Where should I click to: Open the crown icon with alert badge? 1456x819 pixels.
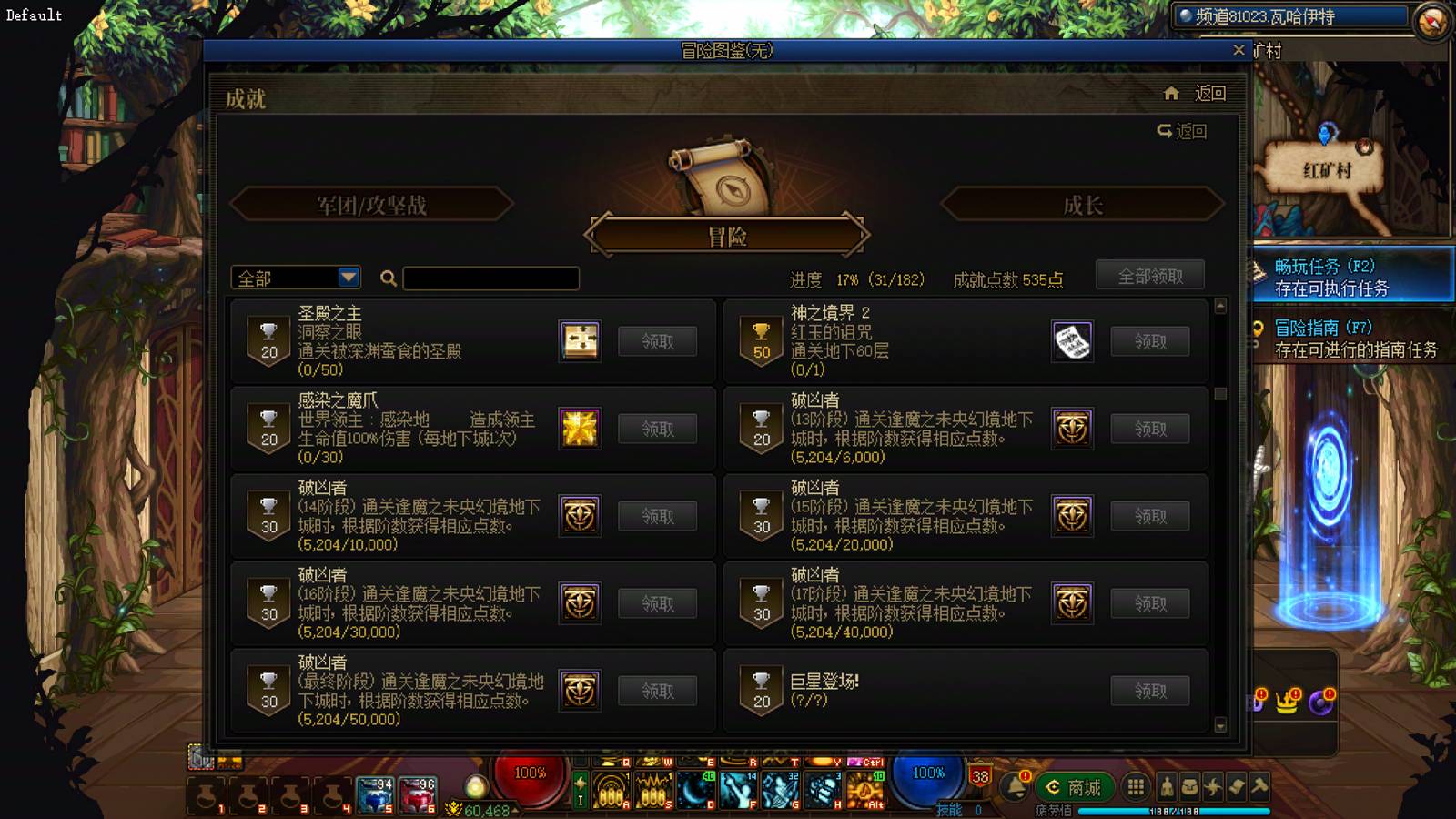pos(1286,705)
